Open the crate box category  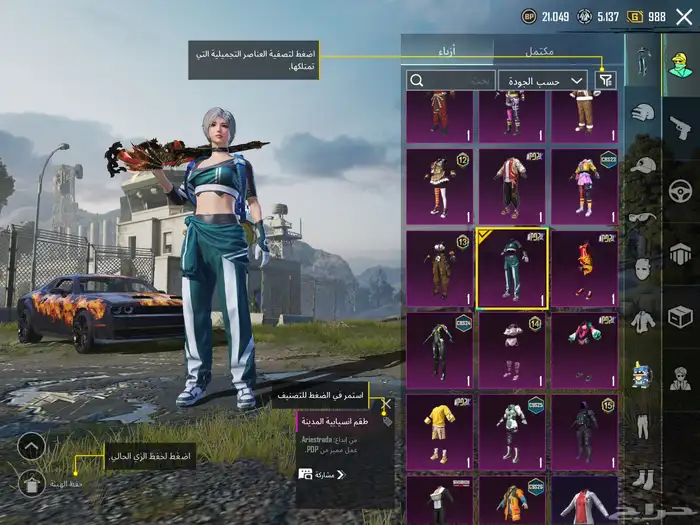point(680,317)
